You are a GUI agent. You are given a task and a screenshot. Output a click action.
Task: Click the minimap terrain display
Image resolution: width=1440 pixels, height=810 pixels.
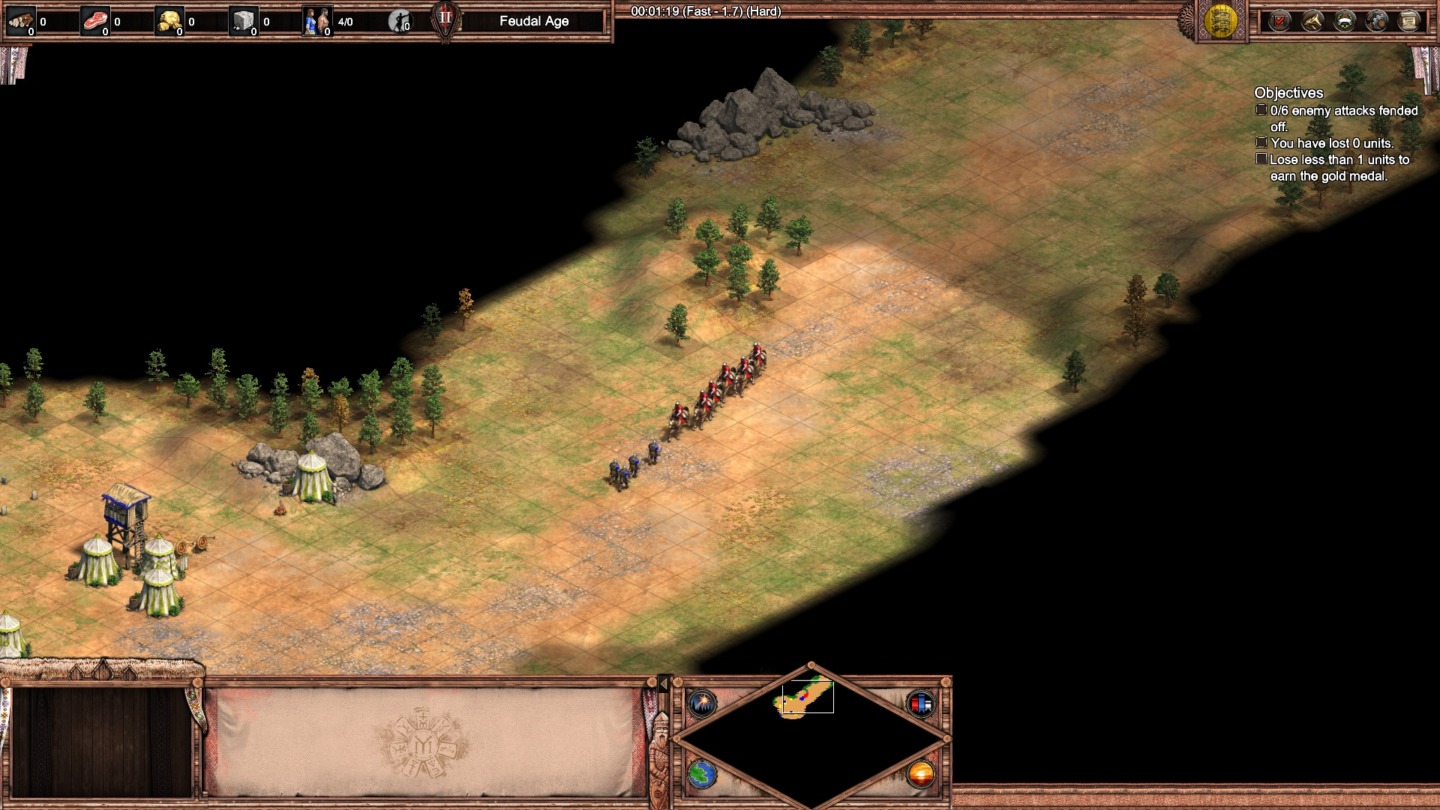tap(810, 735)
